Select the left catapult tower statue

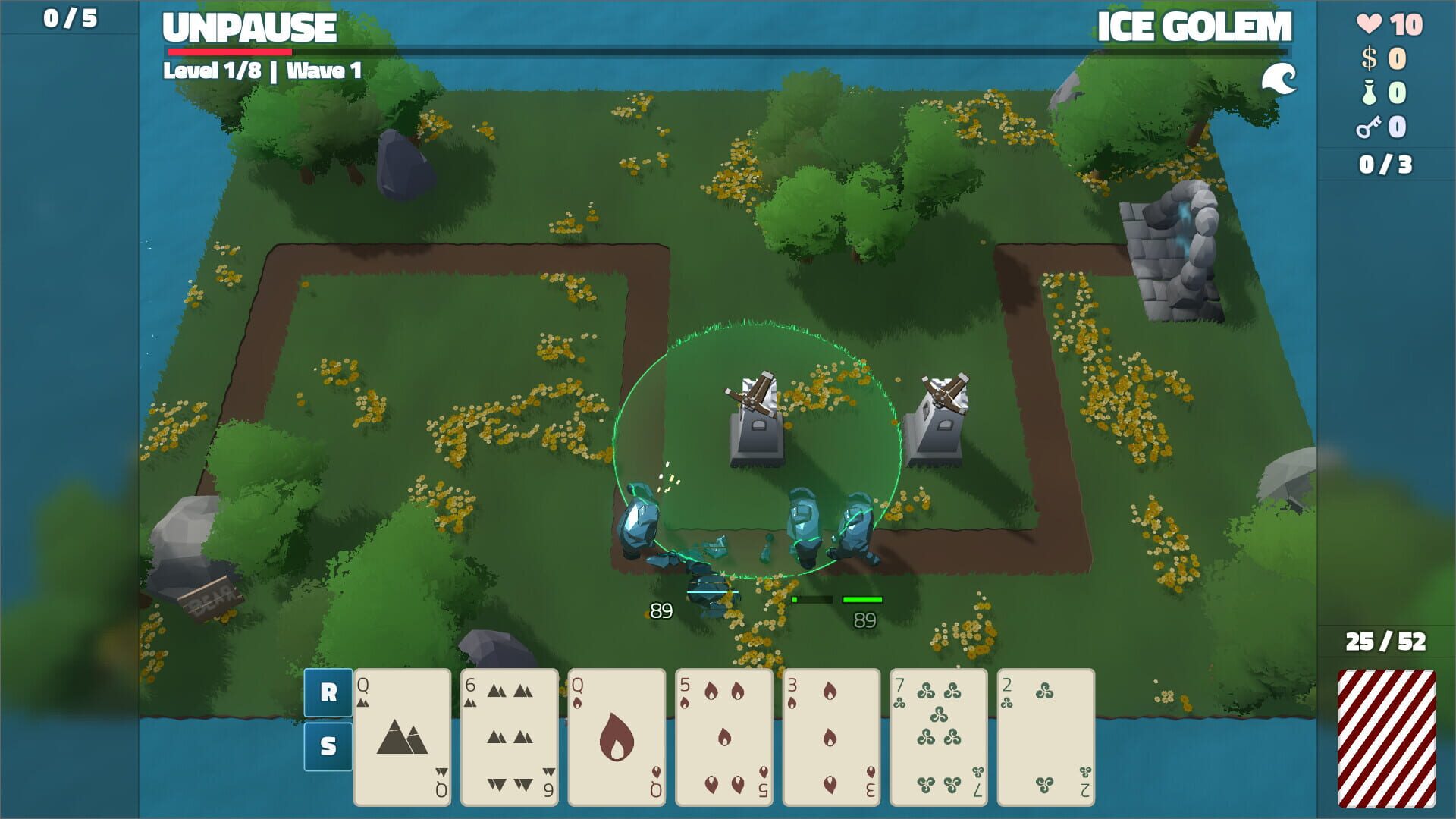(757, 417)
